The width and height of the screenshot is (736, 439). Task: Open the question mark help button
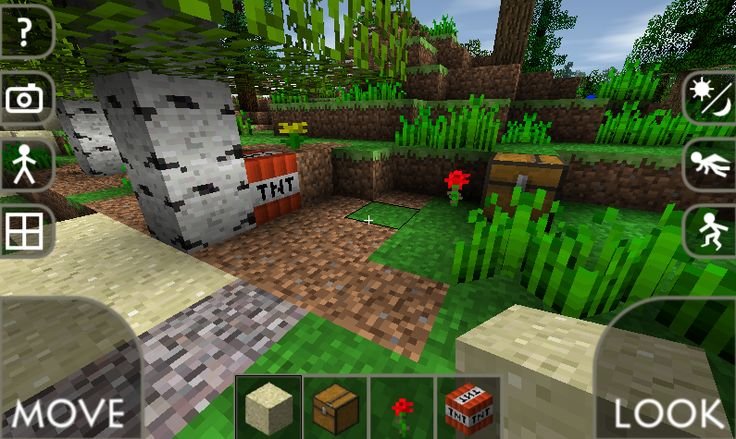[24, 31]
